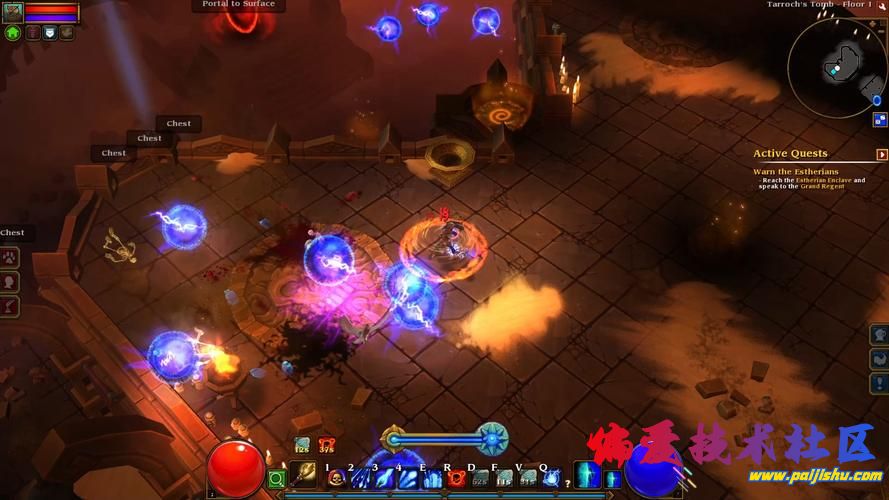Click the exclamation mark side button
This screenshot has height=500, width=889.
[x=880, y=383]
